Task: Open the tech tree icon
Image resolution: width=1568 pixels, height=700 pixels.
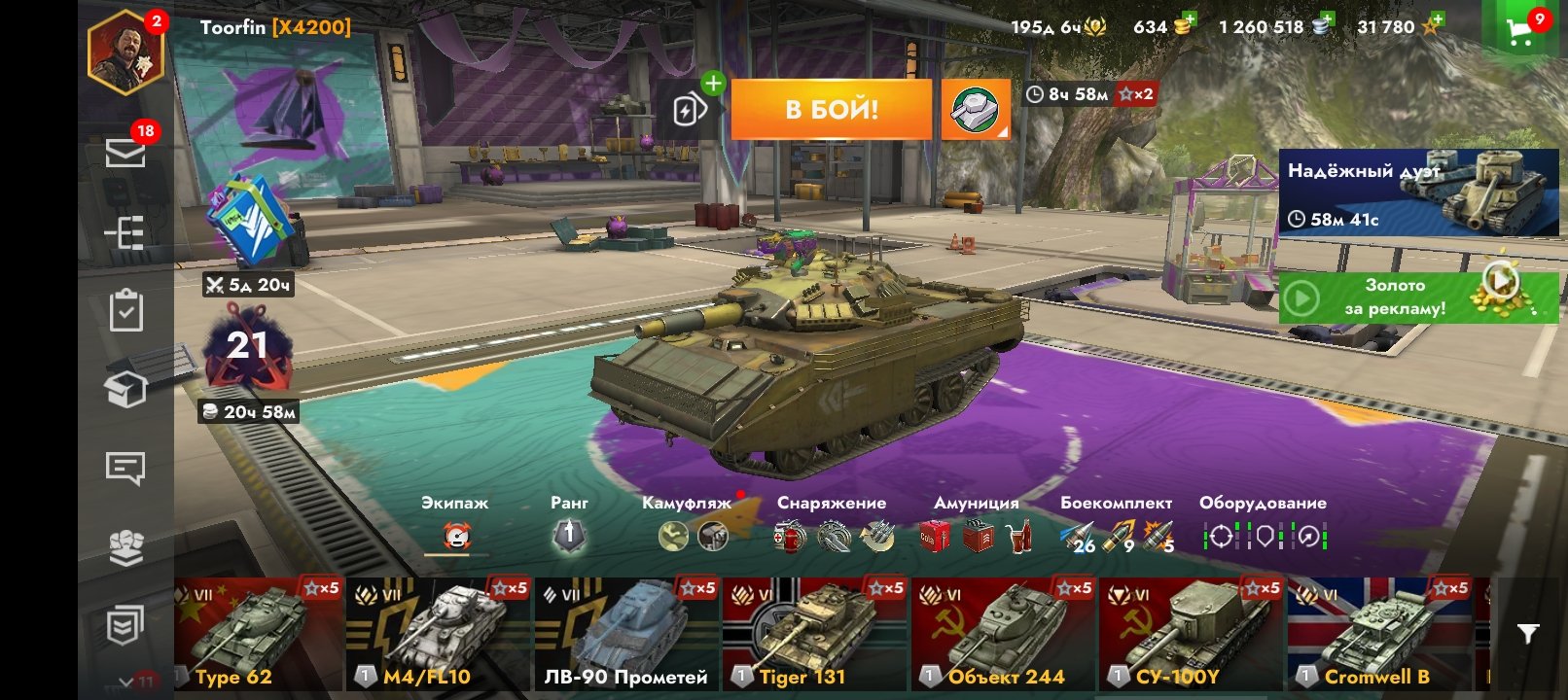Action: point(125,233)
